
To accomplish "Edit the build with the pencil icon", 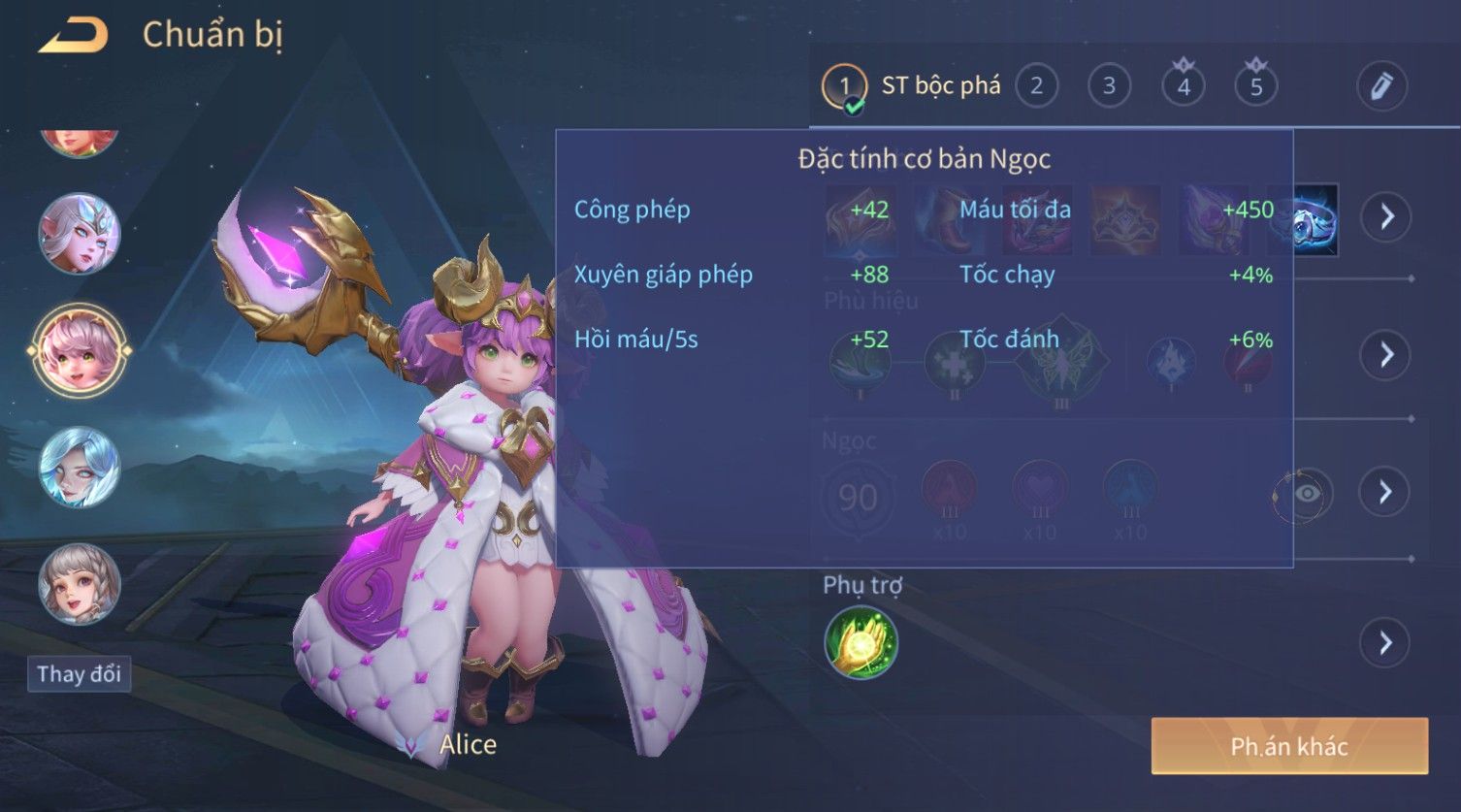I will pyautogui.click(x=1380, y=86).
